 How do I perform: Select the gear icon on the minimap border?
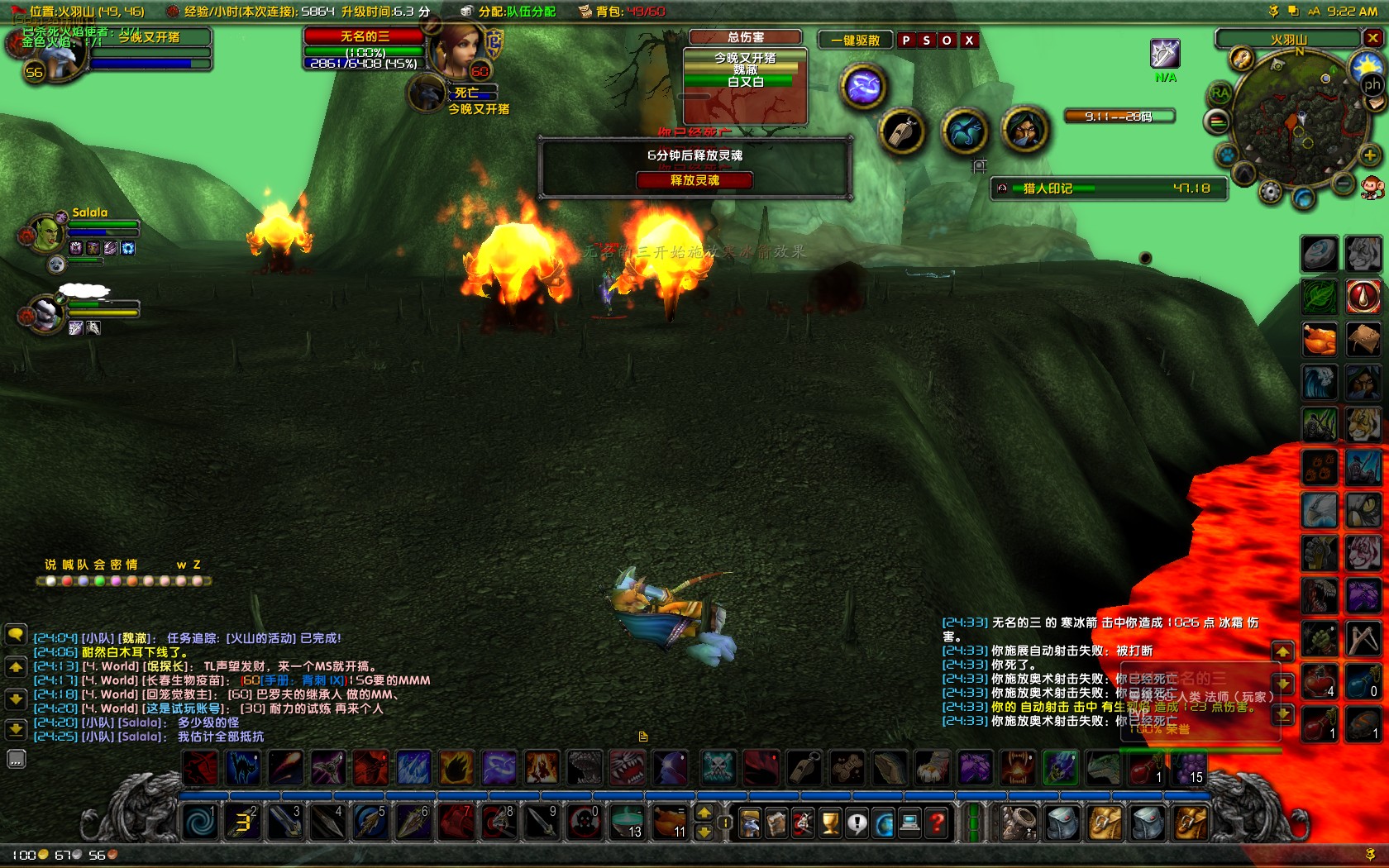[x=1271, y=193]
